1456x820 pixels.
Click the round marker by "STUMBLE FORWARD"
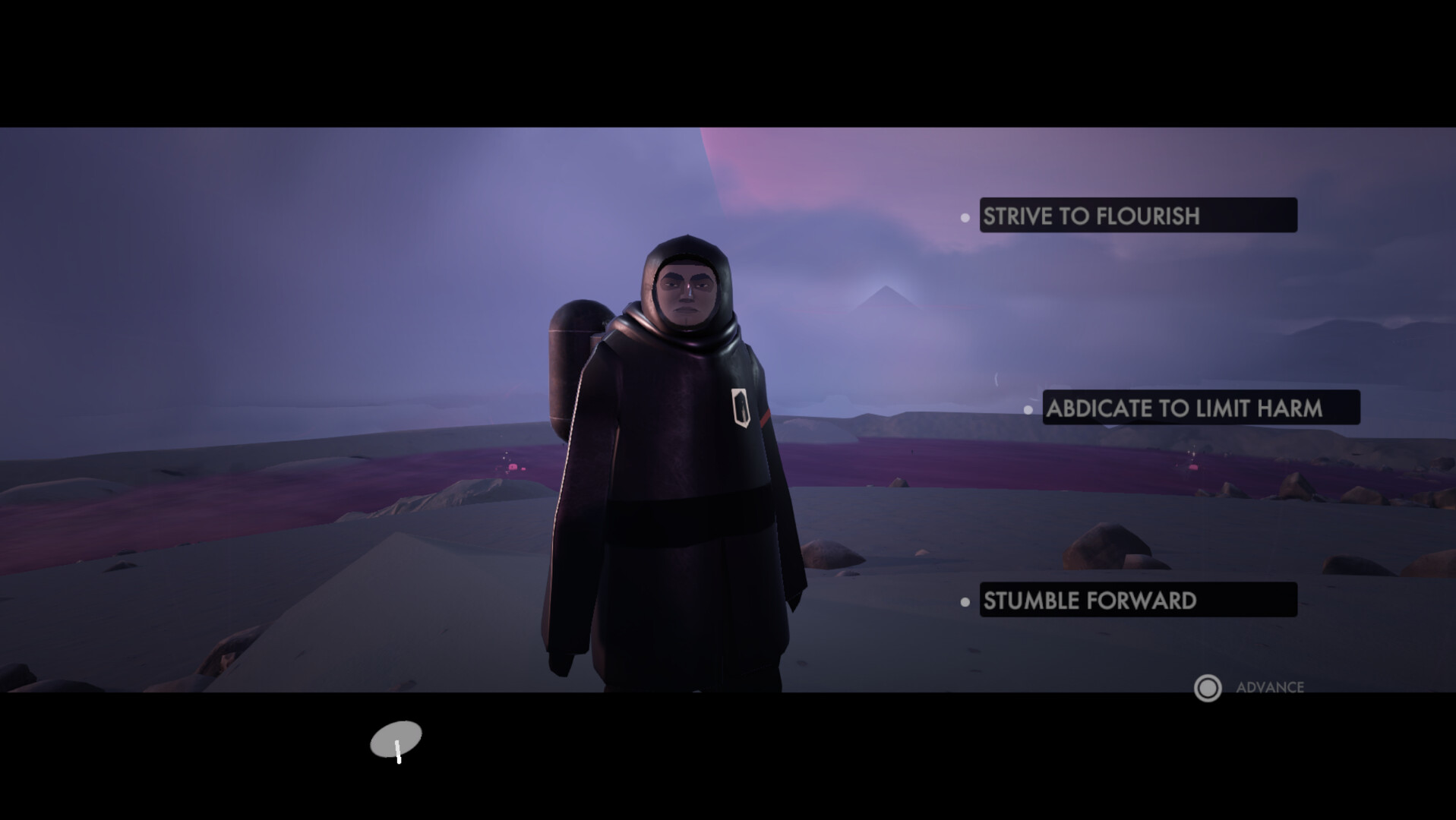[x=965, y=602]
